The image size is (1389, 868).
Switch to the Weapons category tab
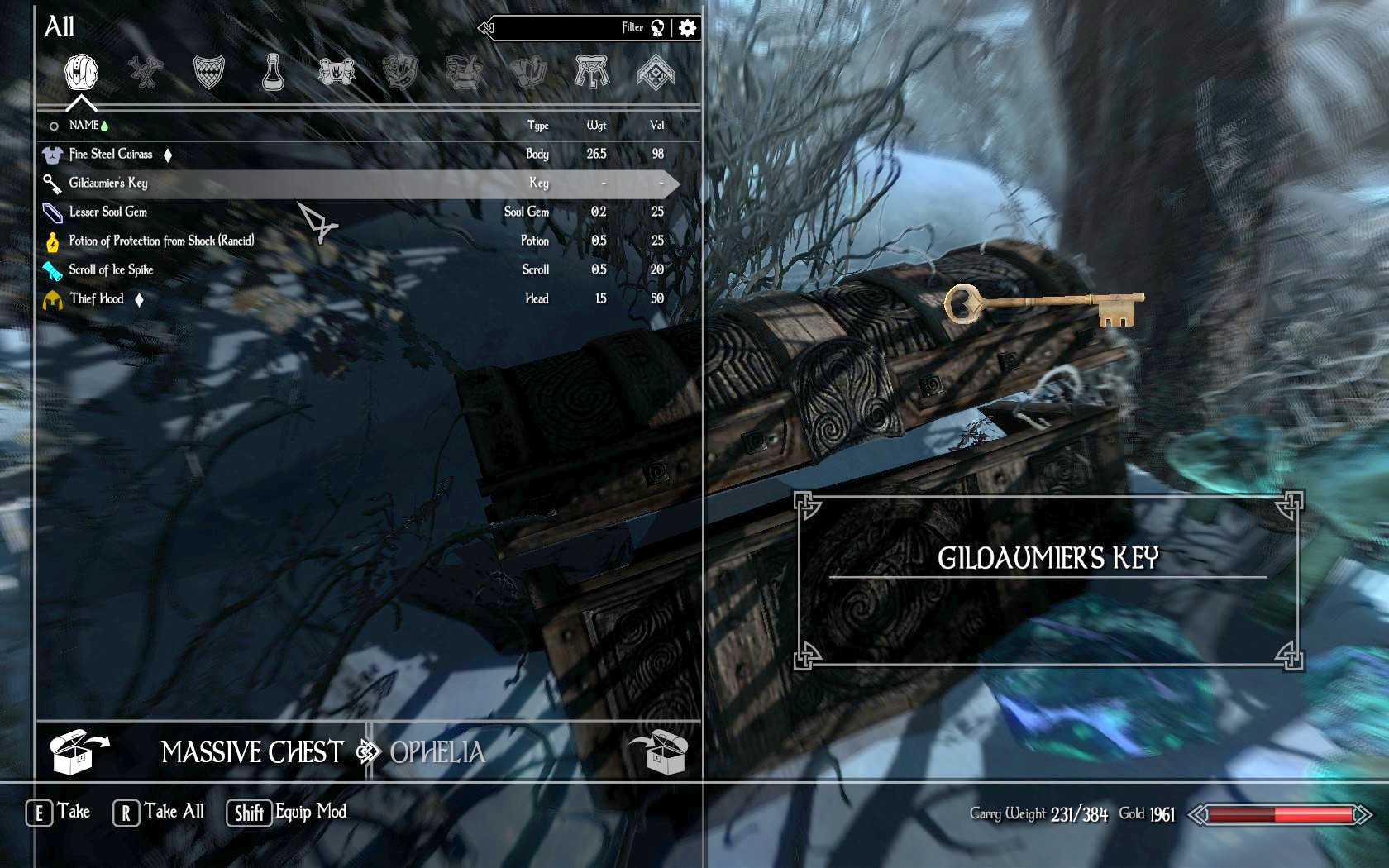point(146,72)
